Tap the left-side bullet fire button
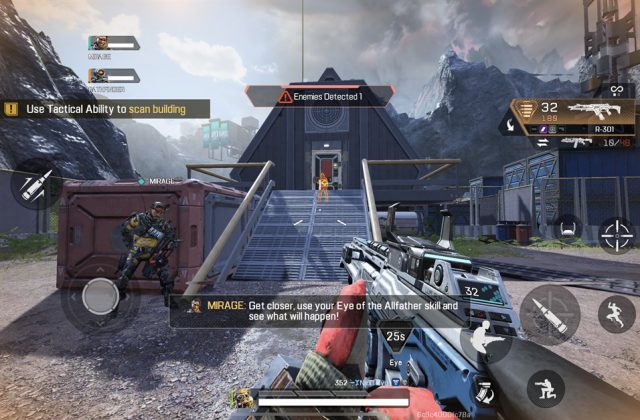640x420 pixels. pyautogui.click(x=31, y=184)
